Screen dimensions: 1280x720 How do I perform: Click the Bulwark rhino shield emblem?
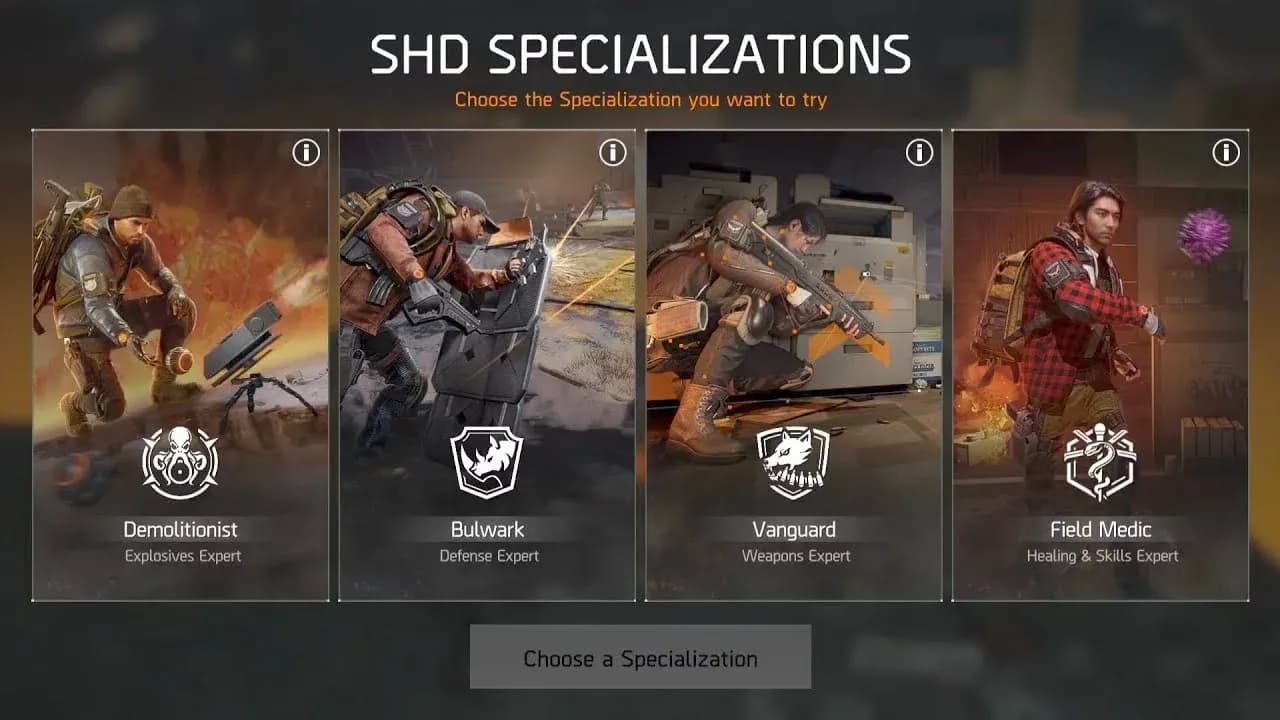487,462
